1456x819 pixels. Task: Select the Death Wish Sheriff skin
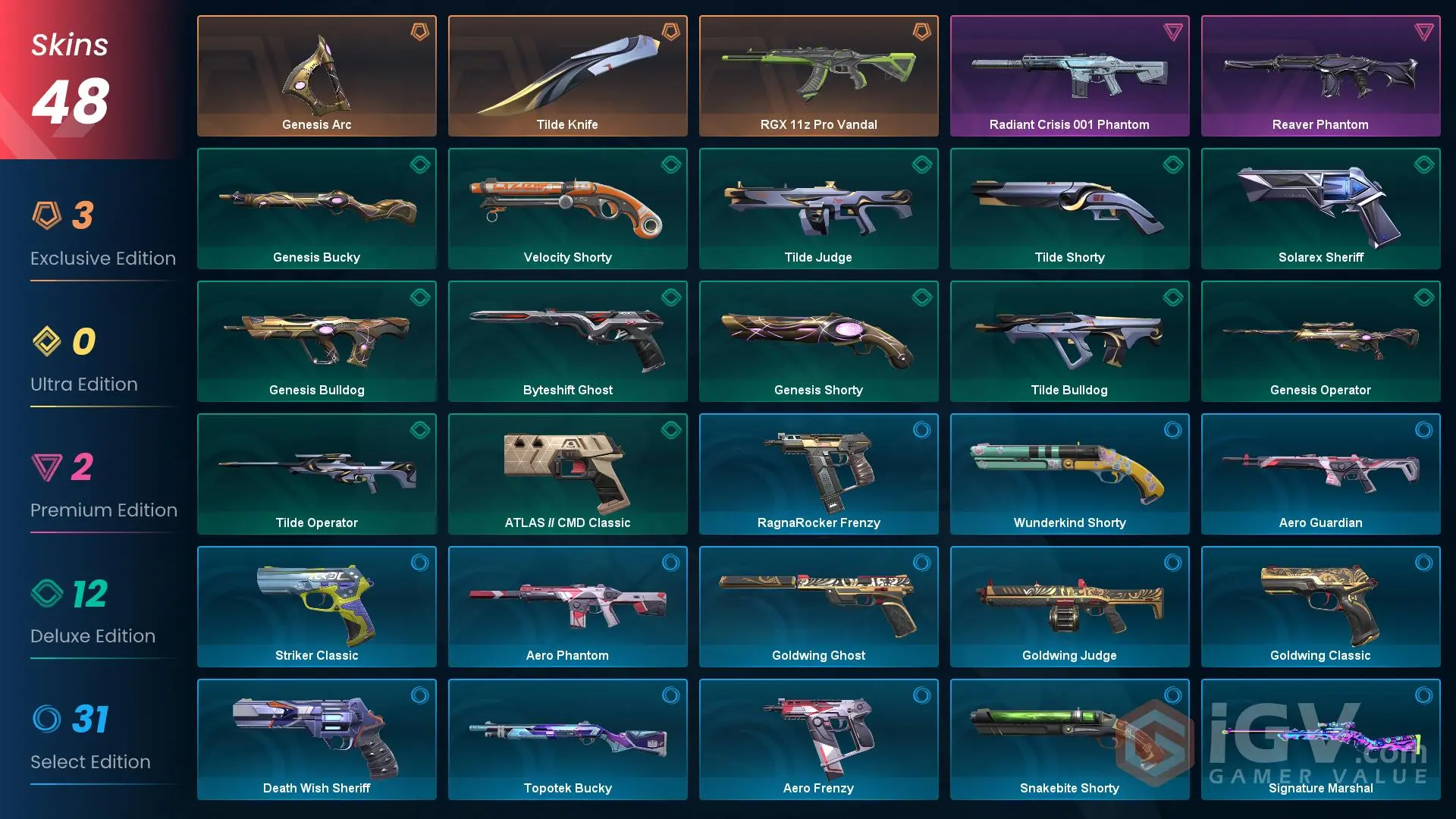(x=316, y=739)
